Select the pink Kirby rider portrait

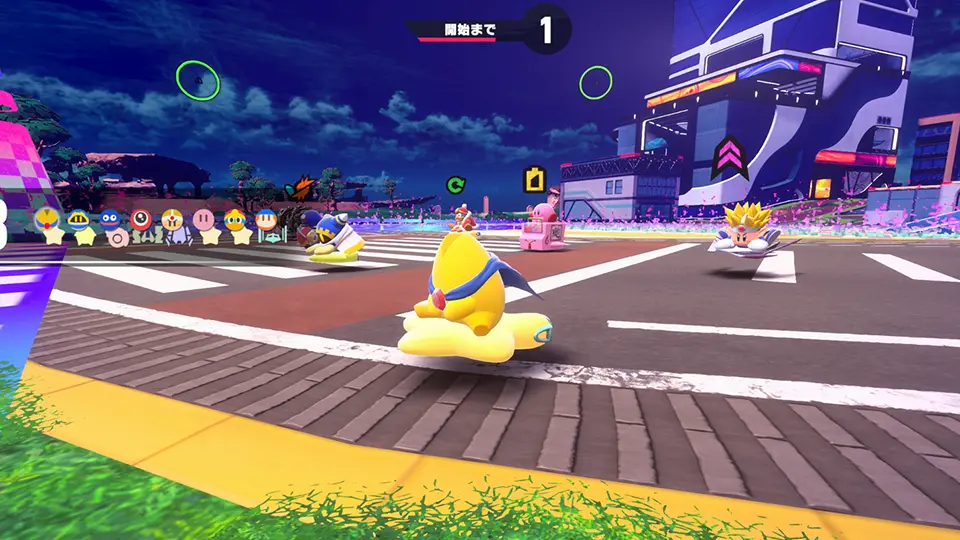(204, 218)
